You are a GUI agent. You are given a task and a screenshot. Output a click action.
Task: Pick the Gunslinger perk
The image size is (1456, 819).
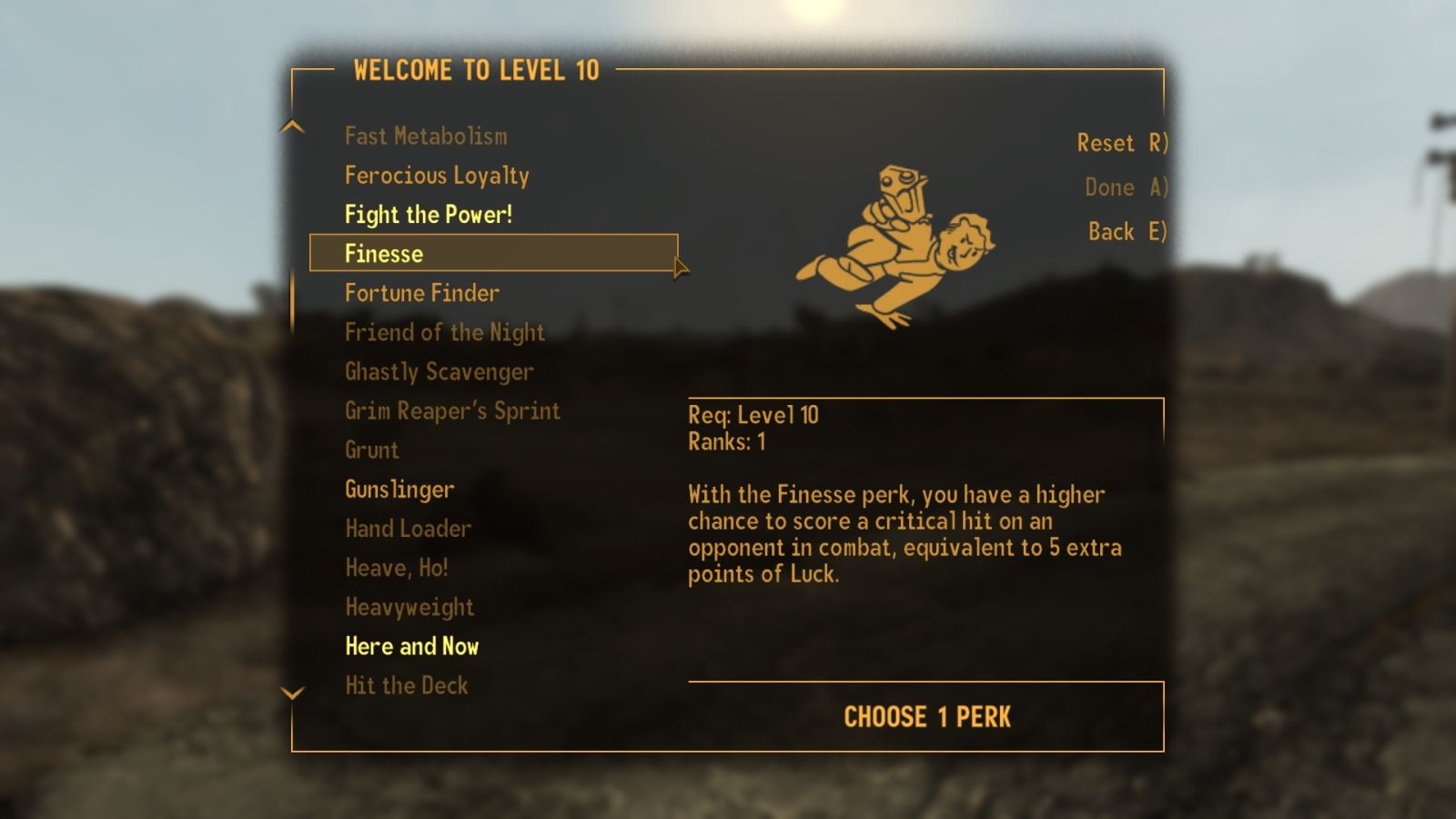pyautogui.click(x=399, y=489)
